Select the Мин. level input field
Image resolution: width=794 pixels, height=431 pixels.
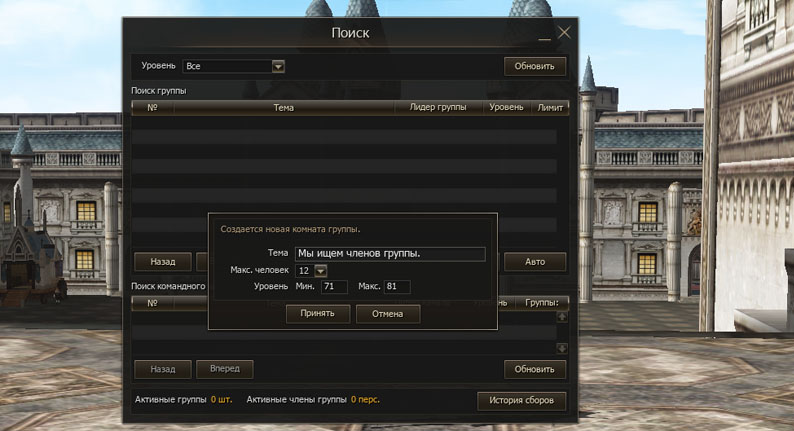(334, 288)
